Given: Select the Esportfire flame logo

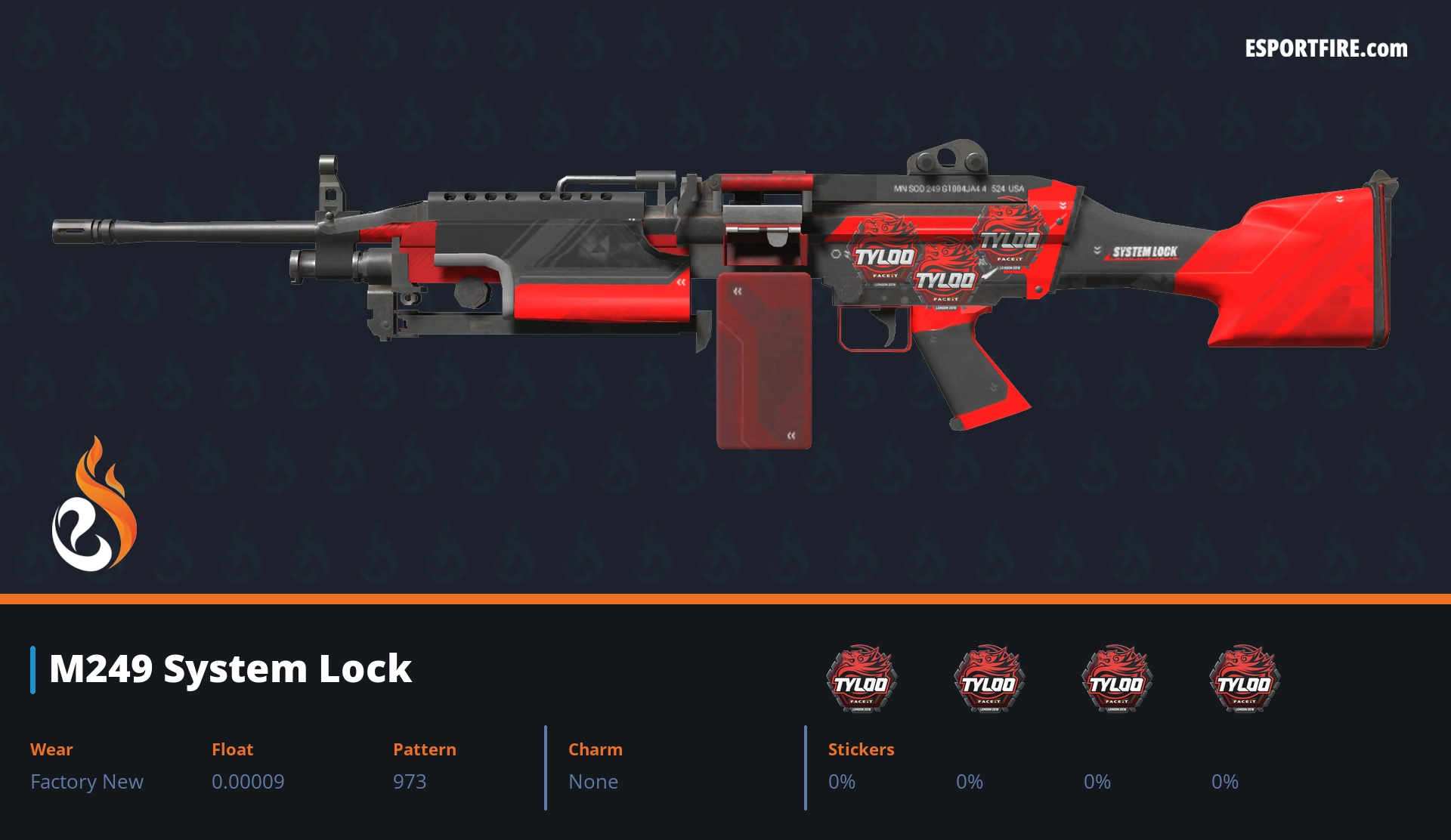Looking at the screenshot, I should pos(94,505).
